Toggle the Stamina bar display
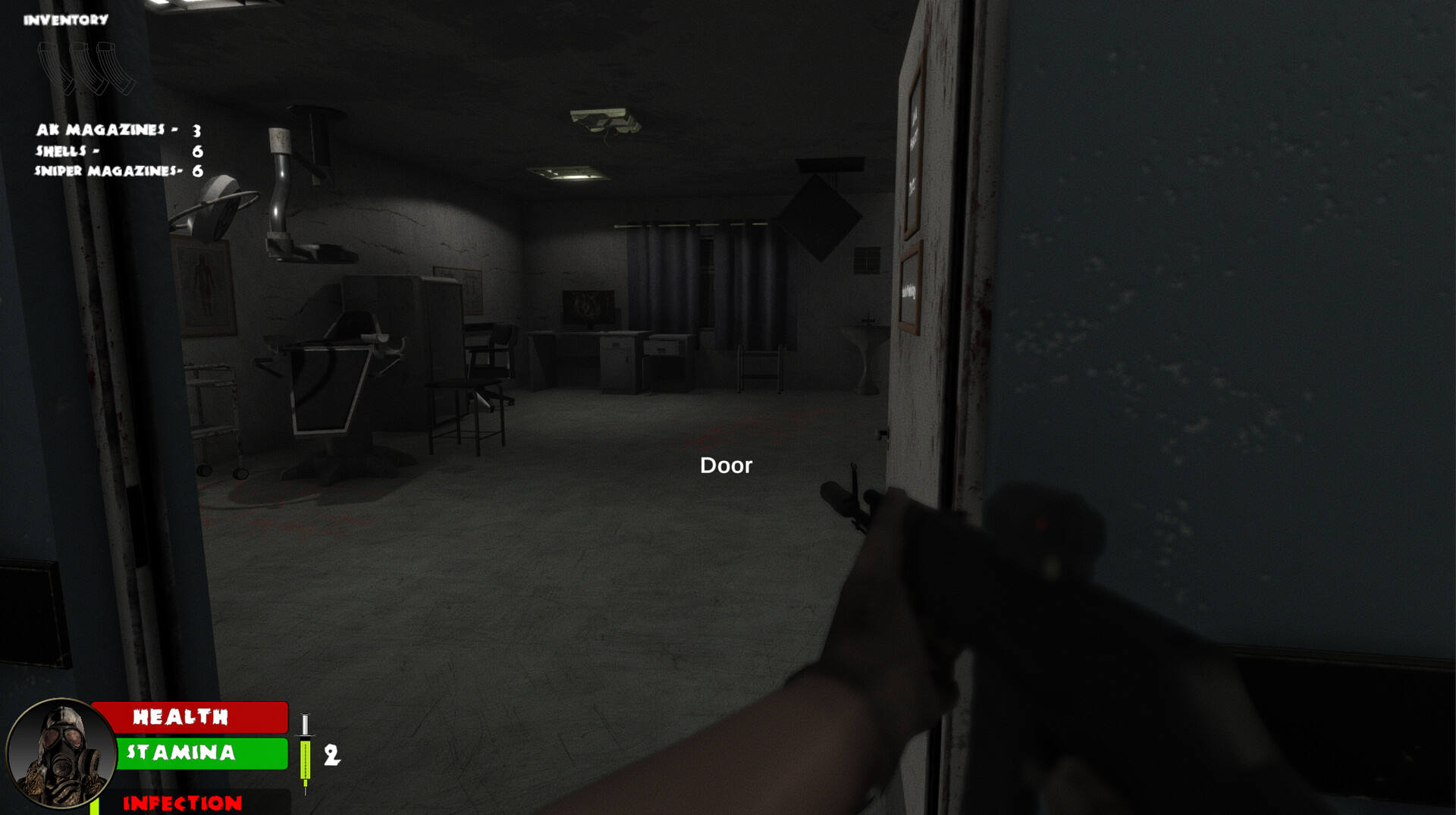 coord(201,754)
